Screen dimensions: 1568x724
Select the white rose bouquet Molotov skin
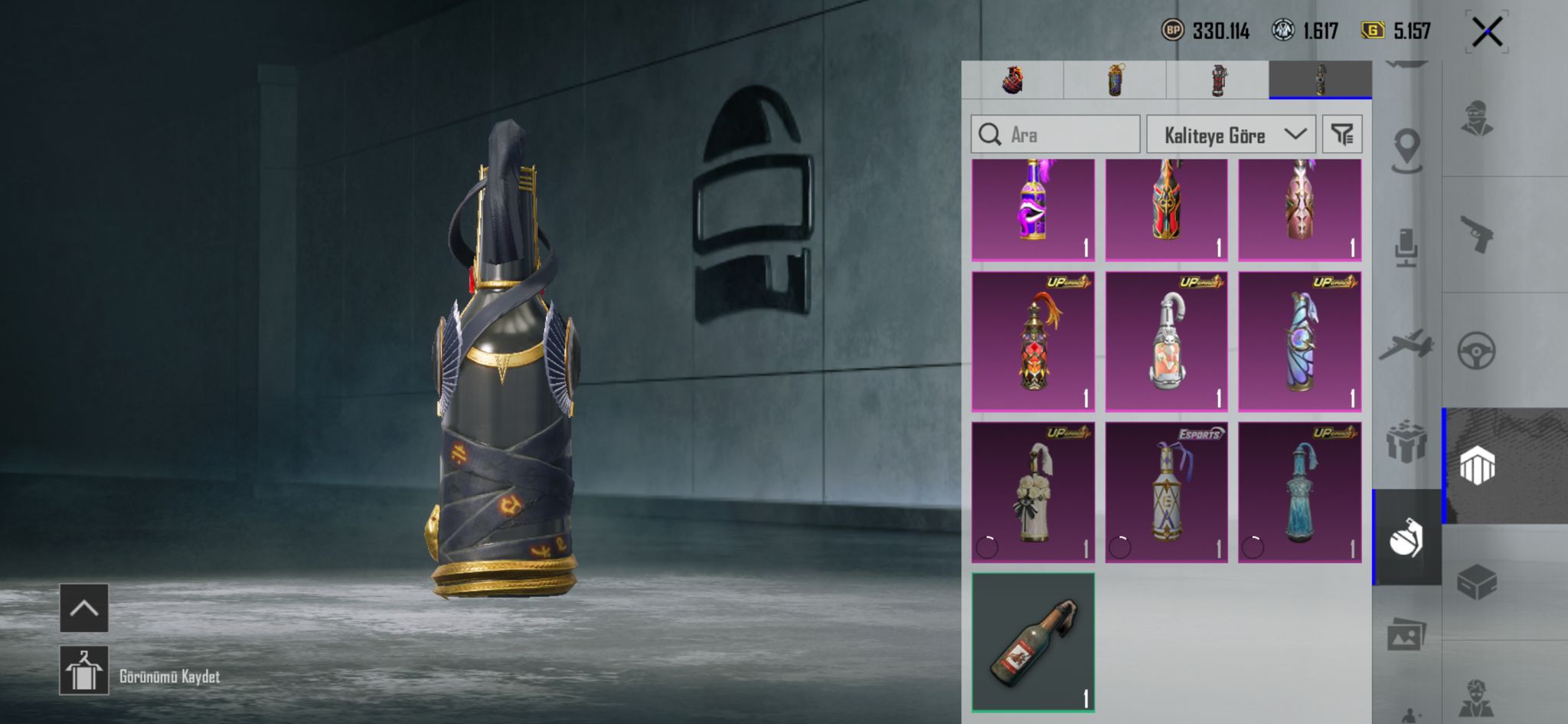1033,492
